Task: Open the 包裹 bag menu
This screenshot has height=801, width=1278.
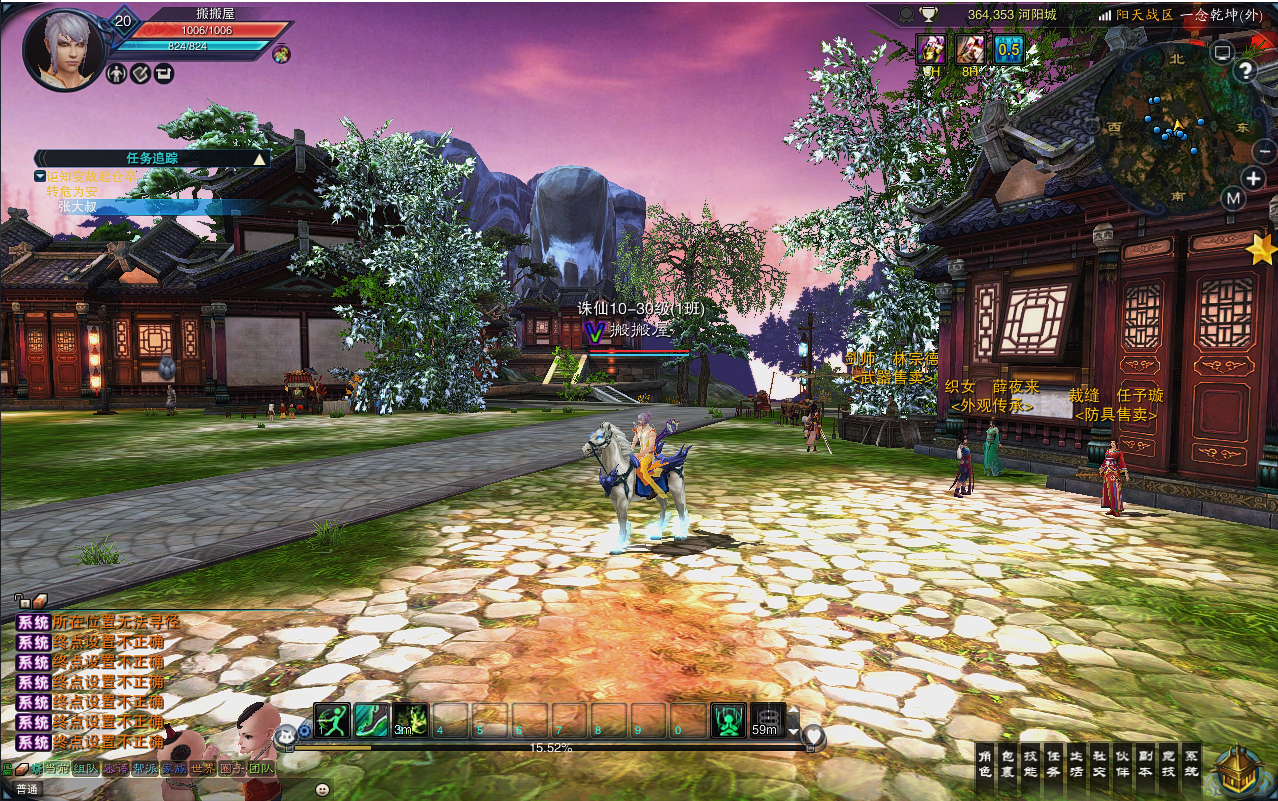Action: 1007,764
